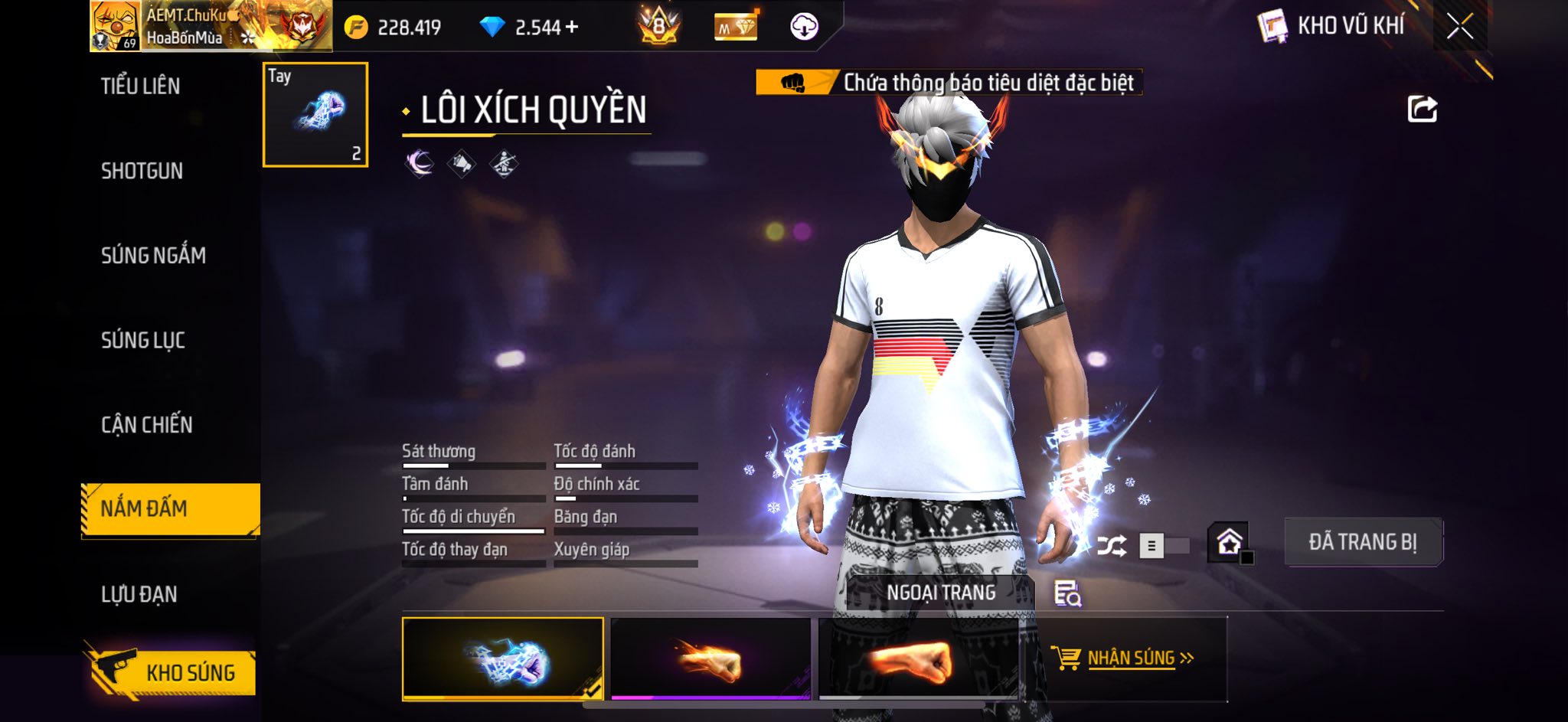This screenshot has height=722, width=1568.
Task: Select the Tay fist weapon slot
Action: 315,115
